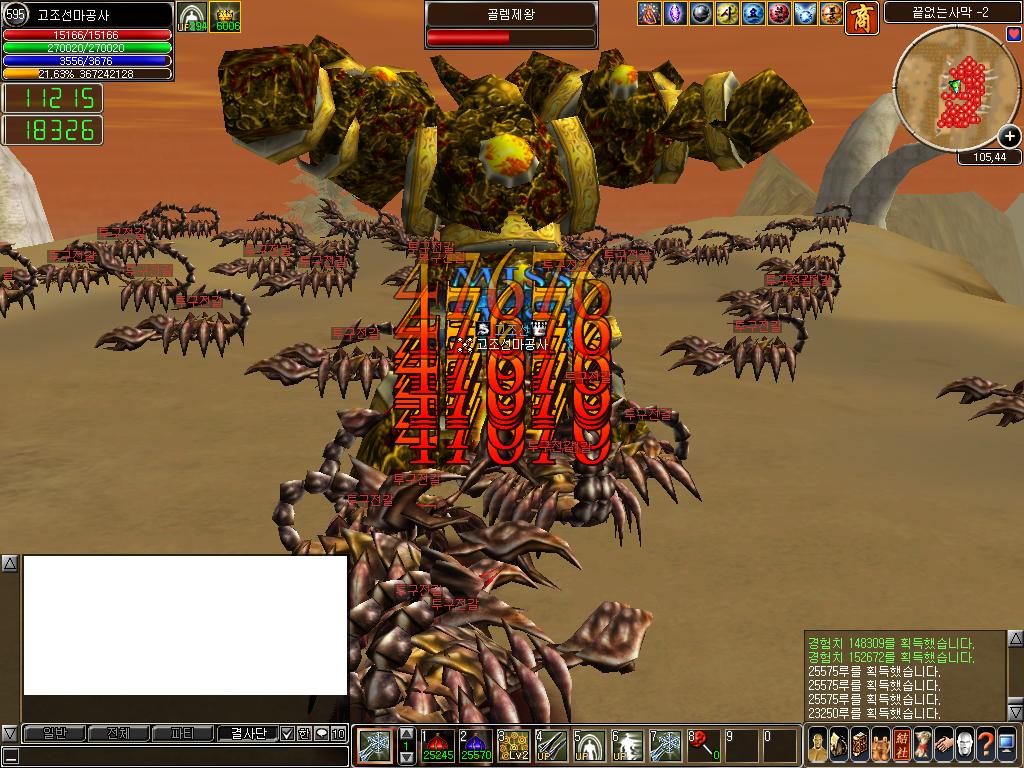The width and height of the screenshot is (1024, 768).
Task: Open the red question mark help icon
Action: pos(987,745)
